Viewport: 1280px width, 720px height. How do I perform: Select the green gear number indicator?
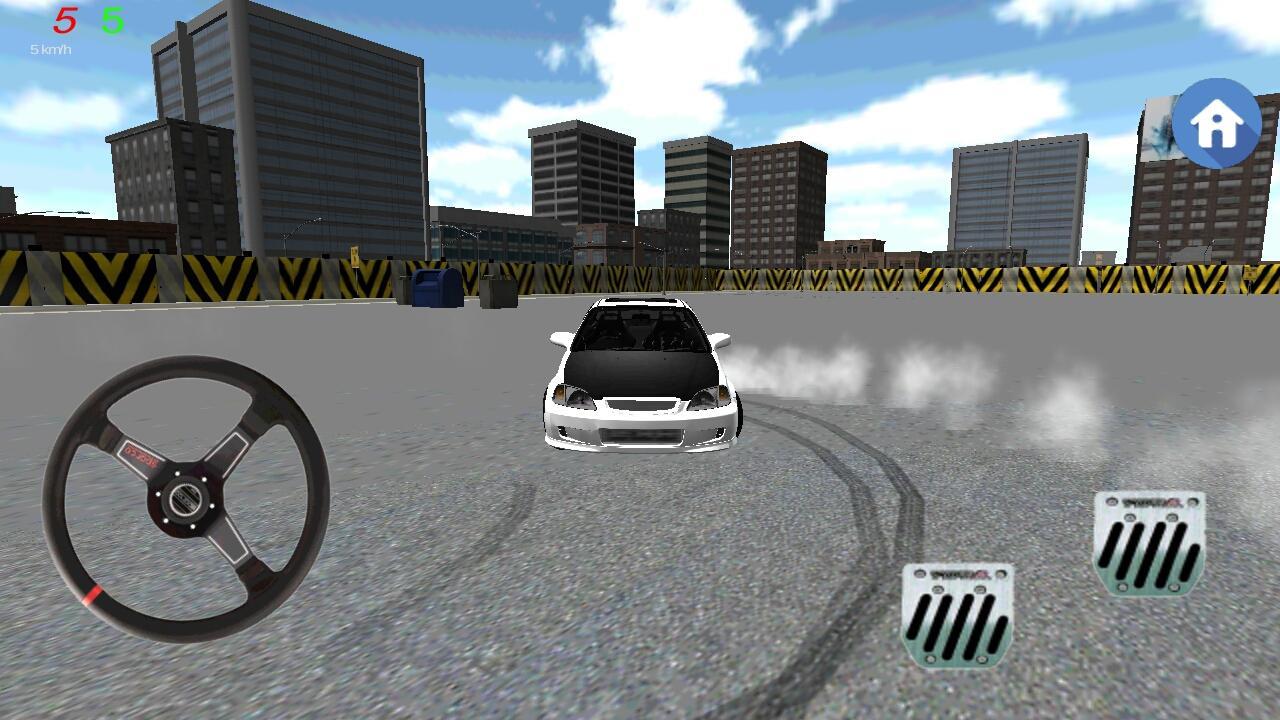113,18
